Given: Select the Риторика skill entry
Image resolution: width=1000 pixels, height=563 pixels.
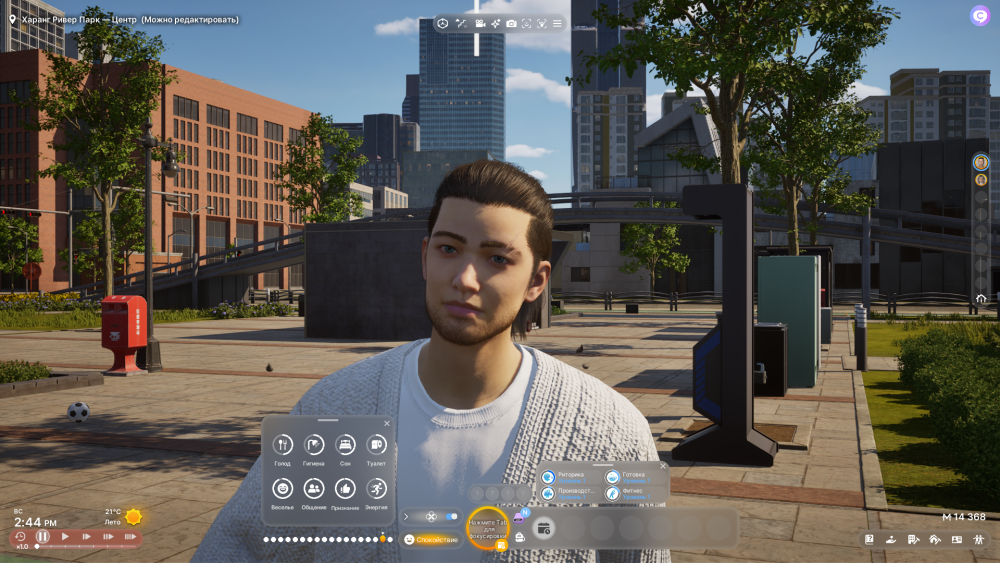Looking at the screenshot, I should pyautogui.click(x=569, y=477).
